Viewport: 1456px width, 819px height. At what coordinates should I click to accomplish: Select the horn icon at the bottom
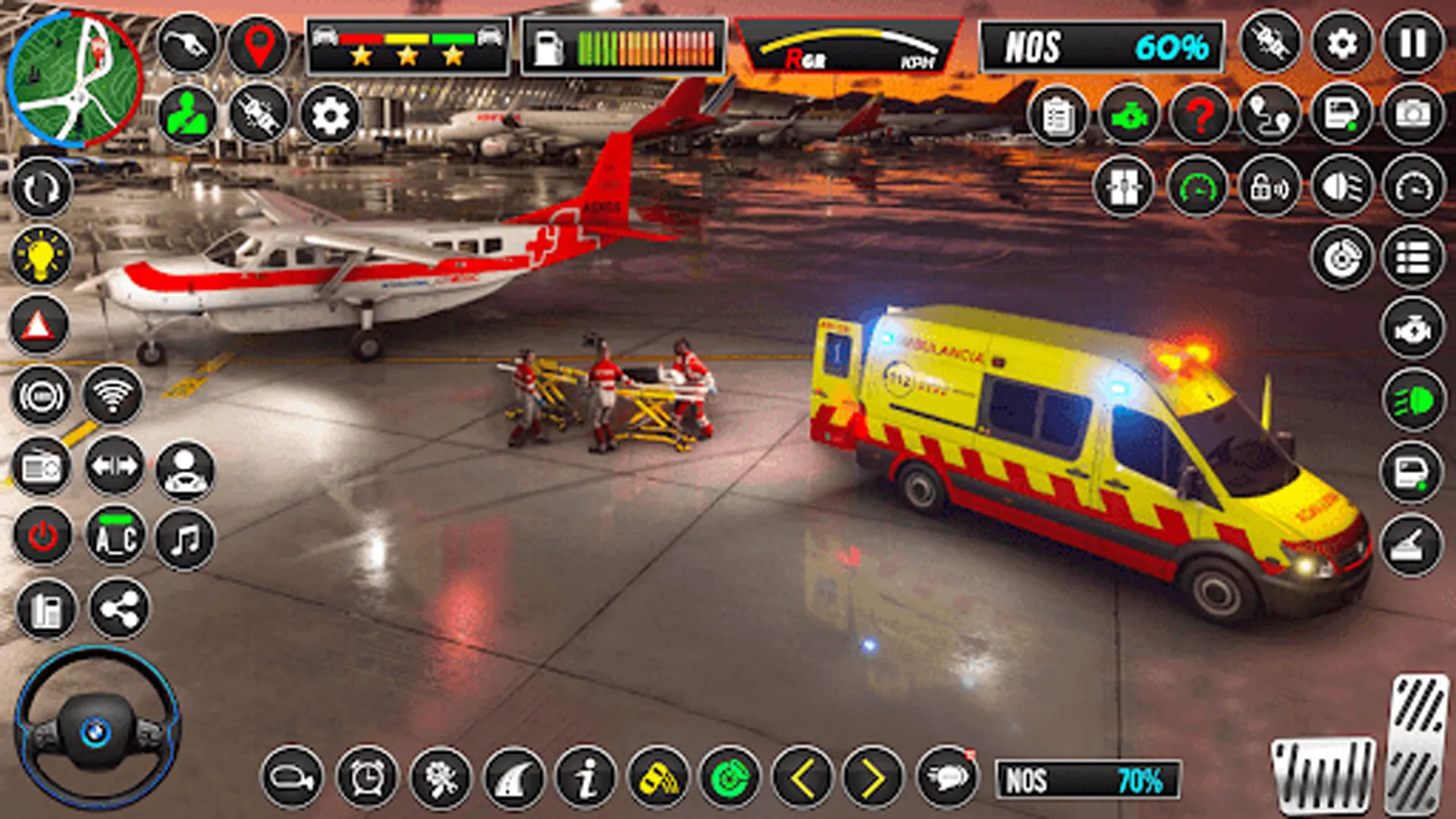point(292,777)
